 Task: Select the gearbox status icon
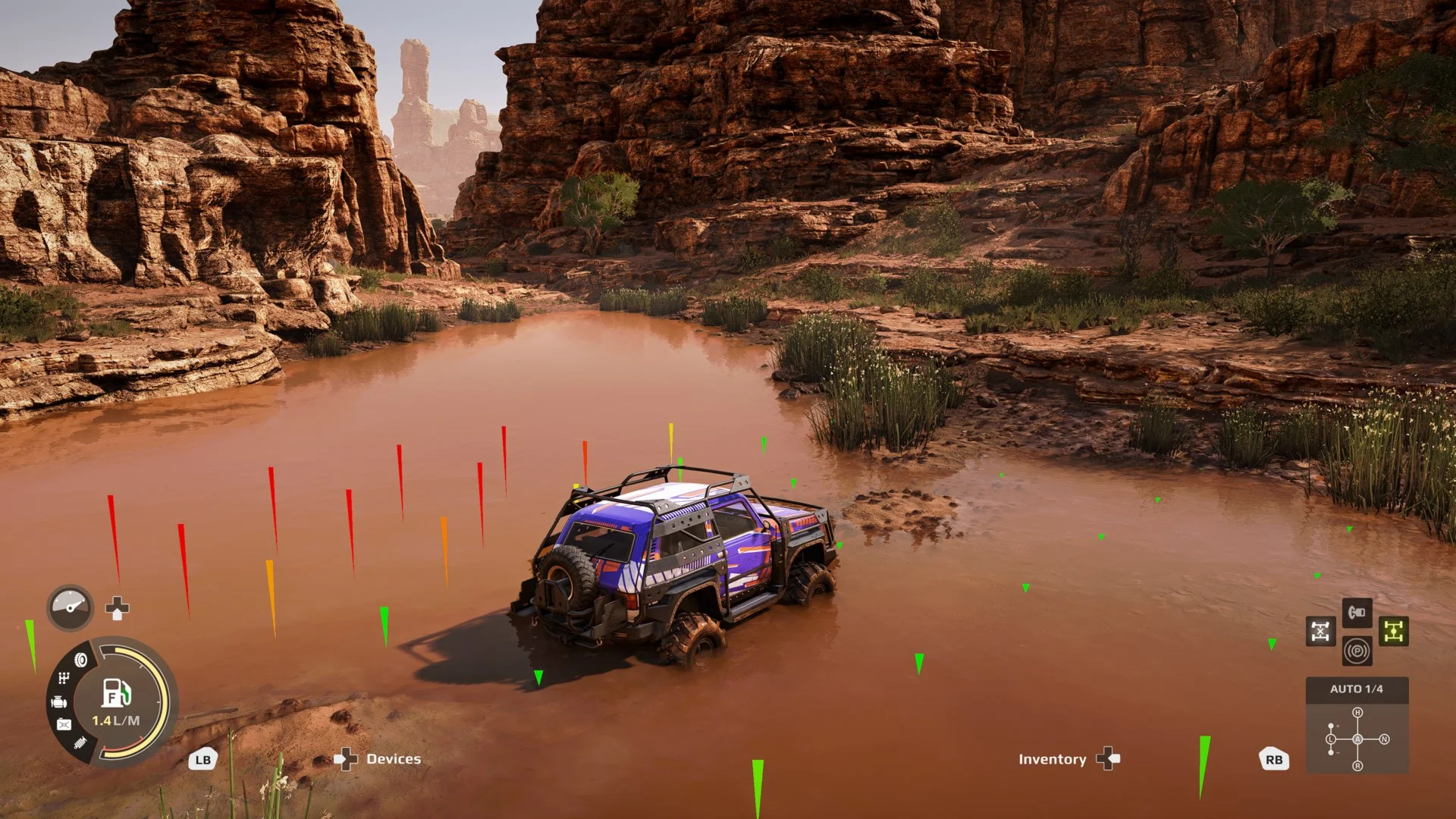(64, 678)
